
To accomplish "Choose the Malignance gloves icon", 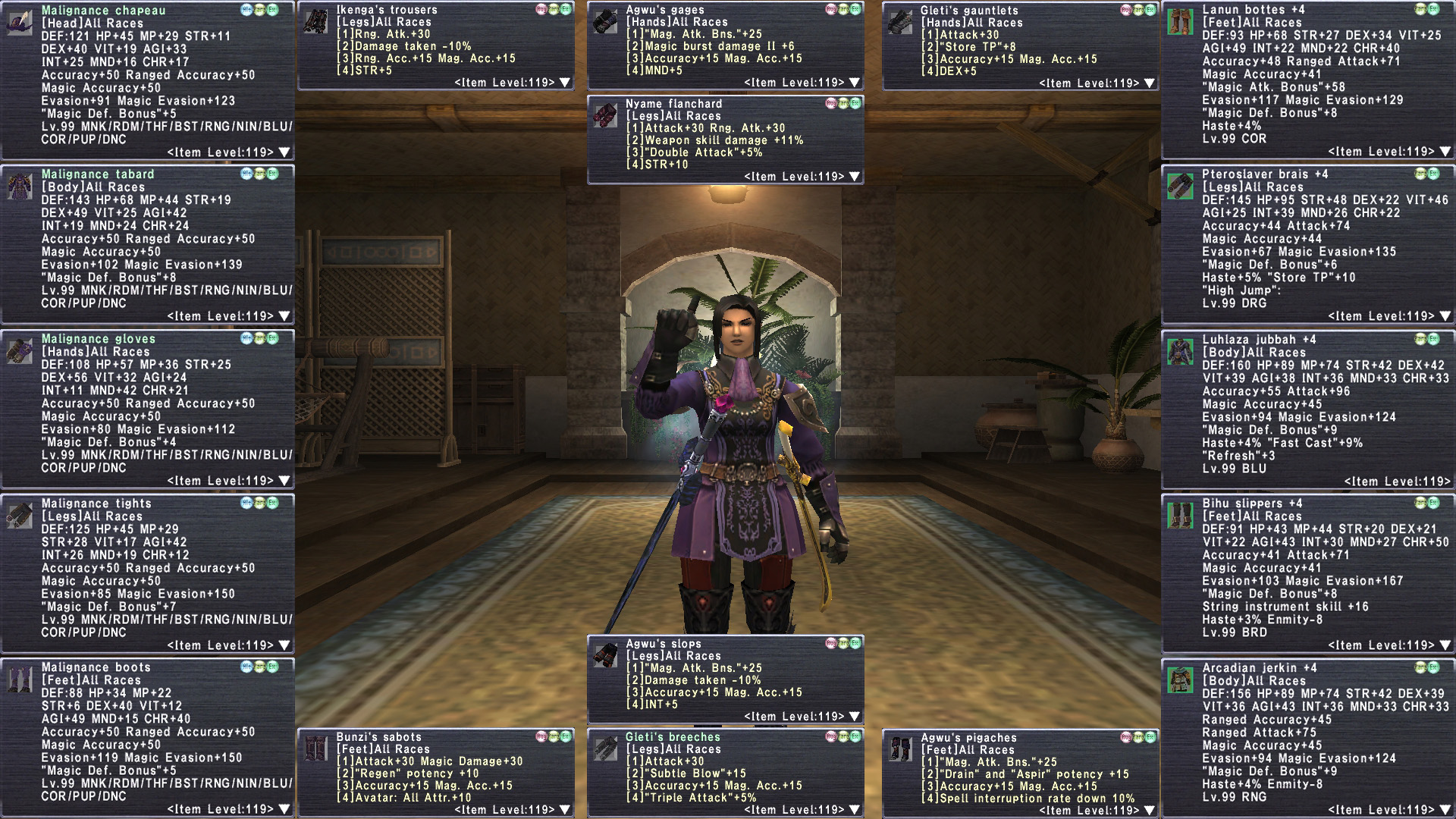I will pyautogui.click(x=20, y=350).
